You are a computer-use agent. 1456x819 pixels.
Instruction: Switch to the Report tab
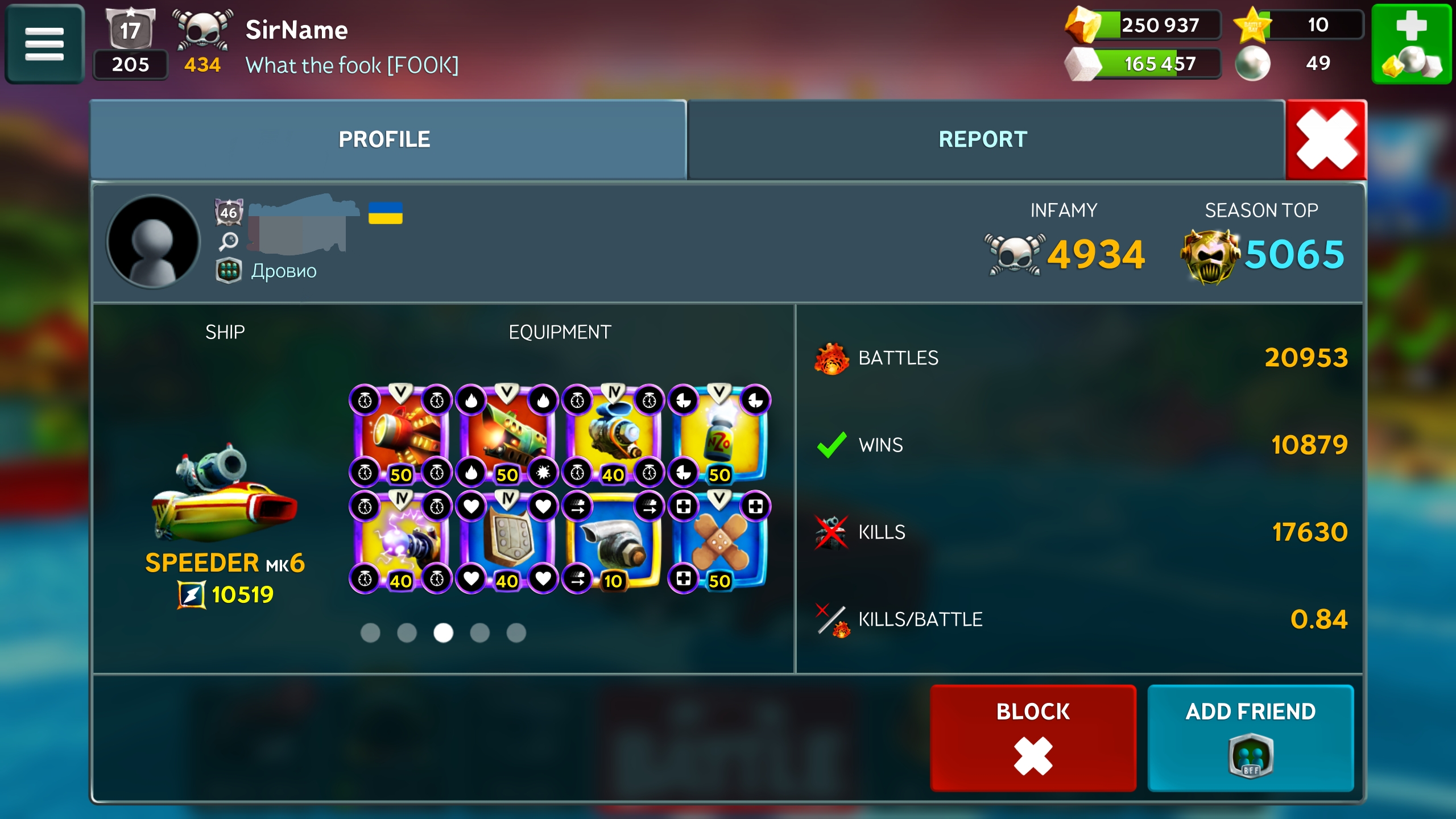982,139
